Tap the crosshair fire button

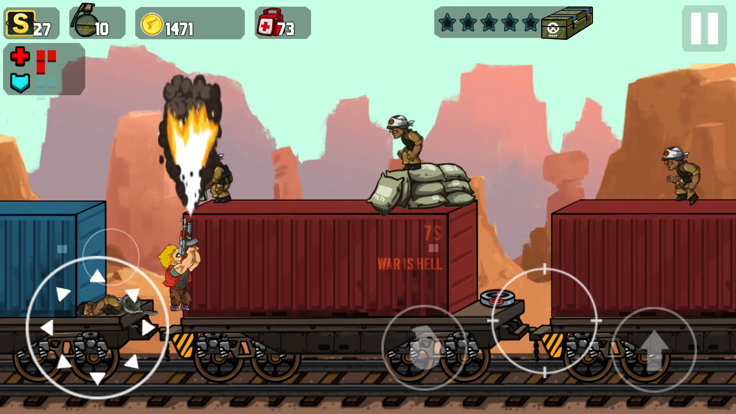544,320
